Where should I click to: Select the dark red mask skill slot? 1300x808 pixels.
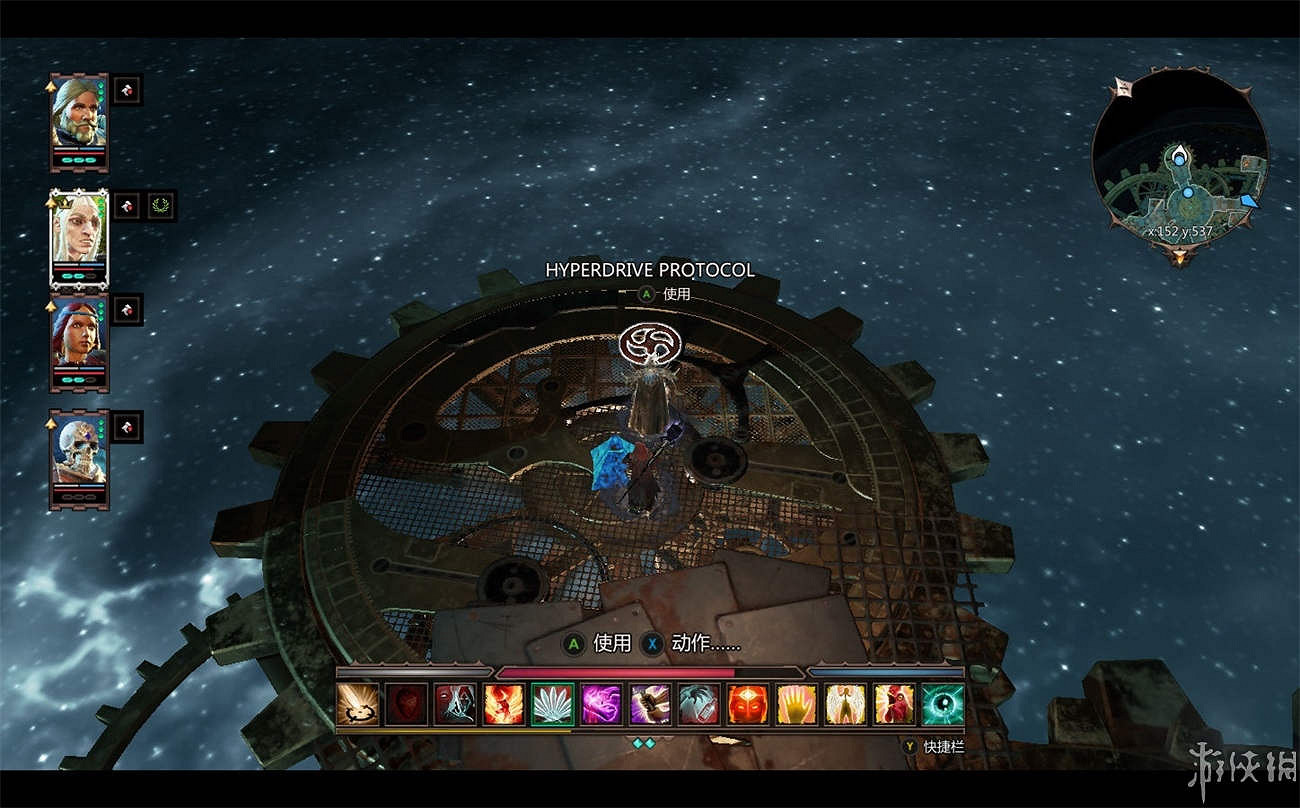point(406,704)
